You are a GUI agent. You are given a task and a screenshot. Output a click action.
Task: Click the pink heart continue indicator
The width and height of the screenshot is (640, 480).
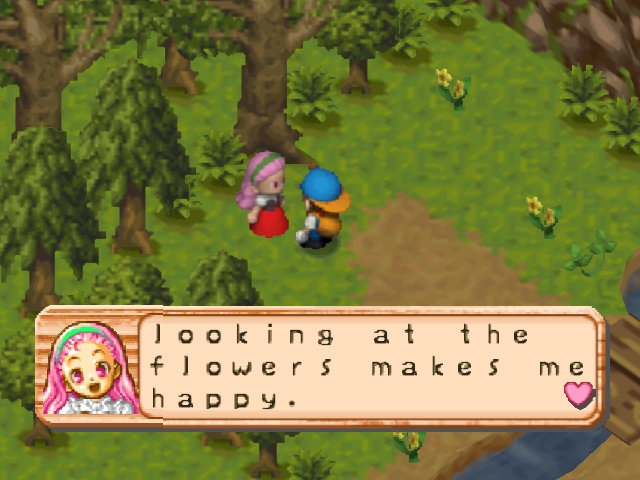click(579, 394)
